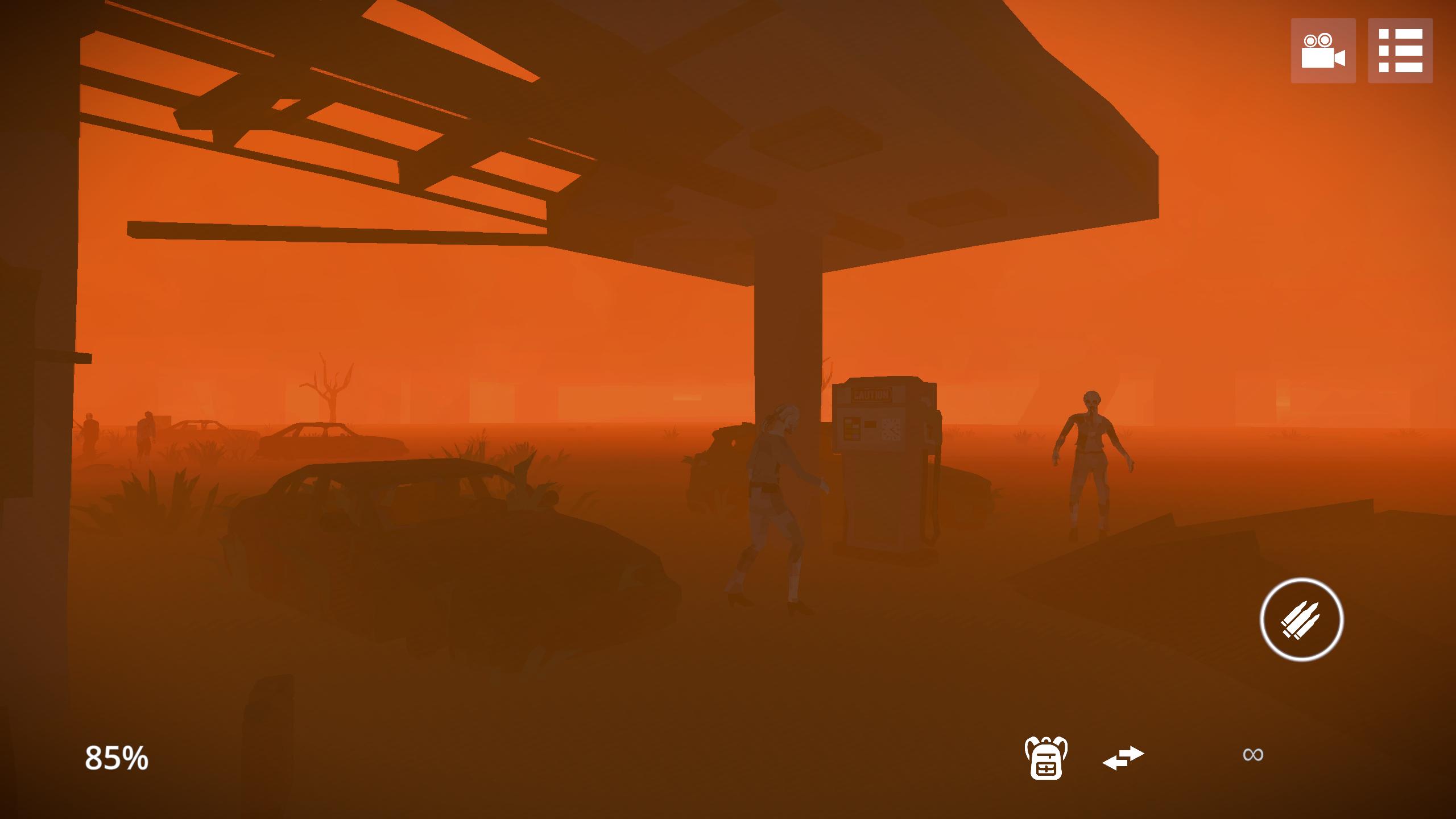Toggle camera perspective via the video camera button
The height and width of the screenshot is (819, 1456).
pos(1324,51)
